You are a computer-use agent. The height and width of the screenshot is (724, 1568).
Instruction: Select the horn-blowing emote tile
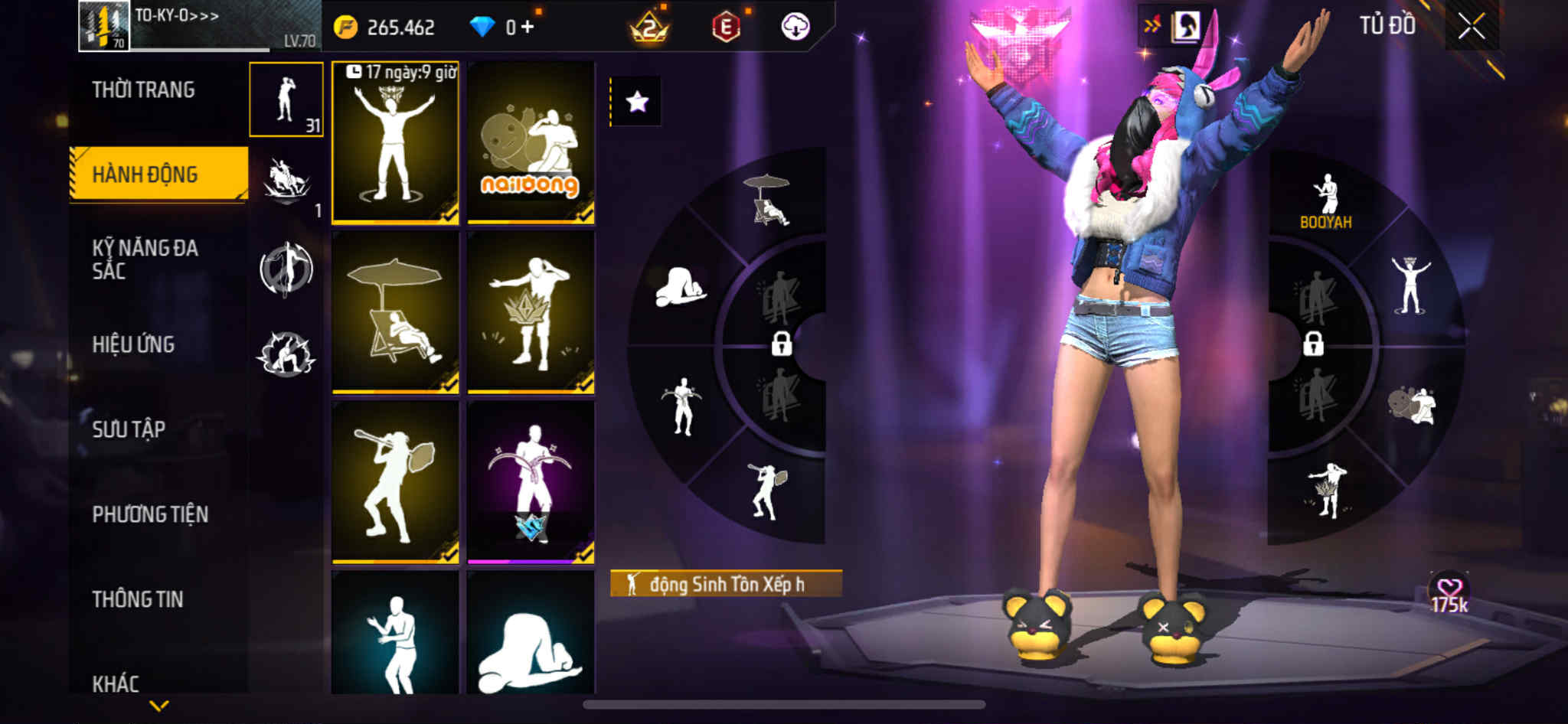pos(395,482)
